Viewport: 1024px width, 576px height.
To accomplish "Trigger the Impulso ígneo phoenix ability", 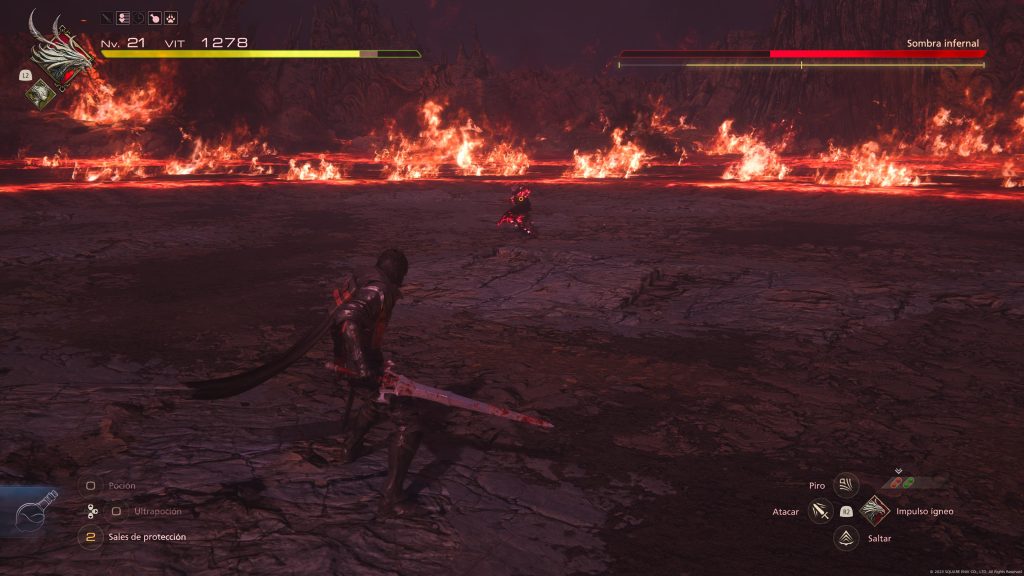I will pos(875,511).
